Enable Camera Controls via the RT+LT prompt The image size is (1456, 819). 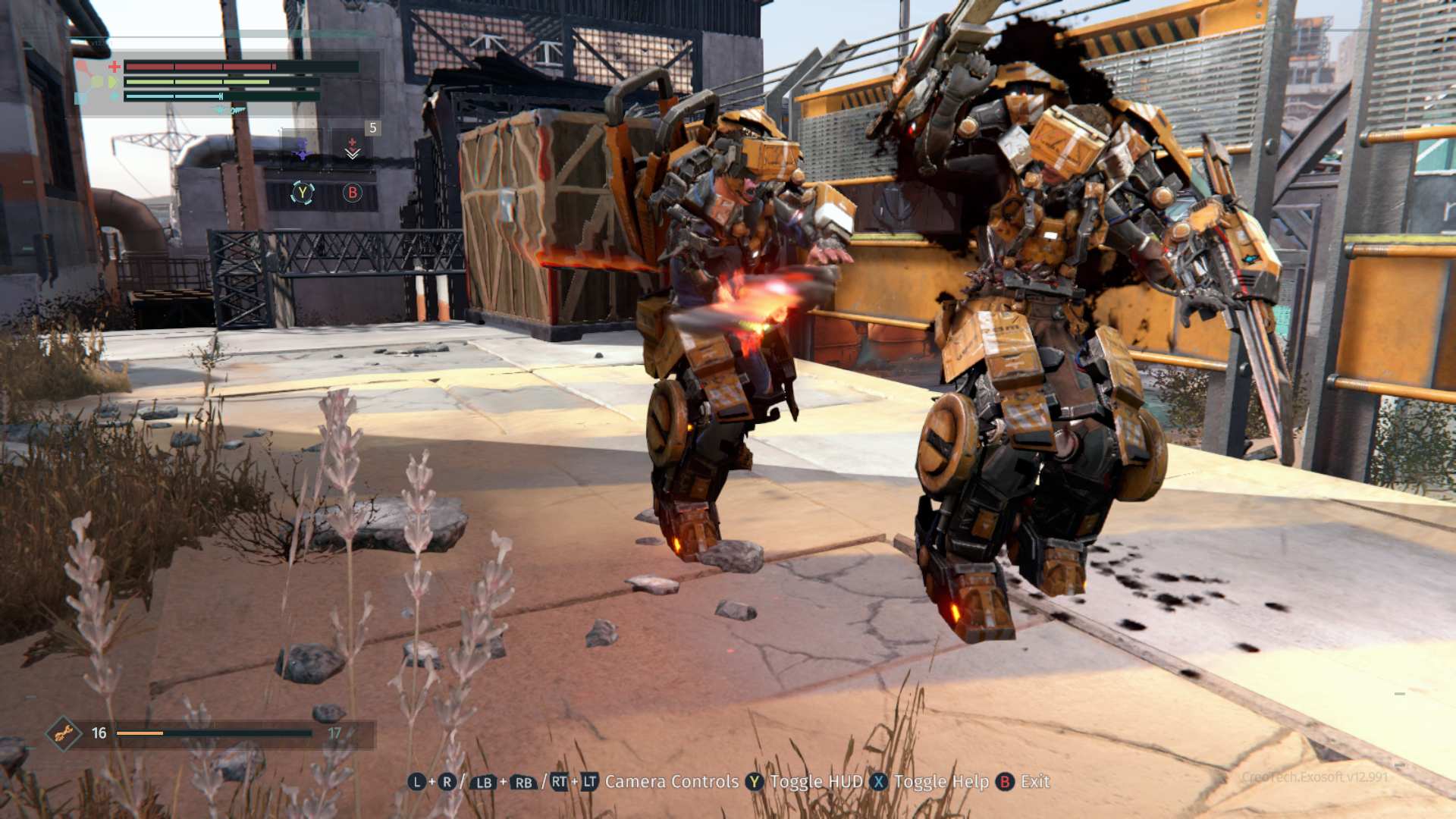pyautogui.click(x=576, y=782)
